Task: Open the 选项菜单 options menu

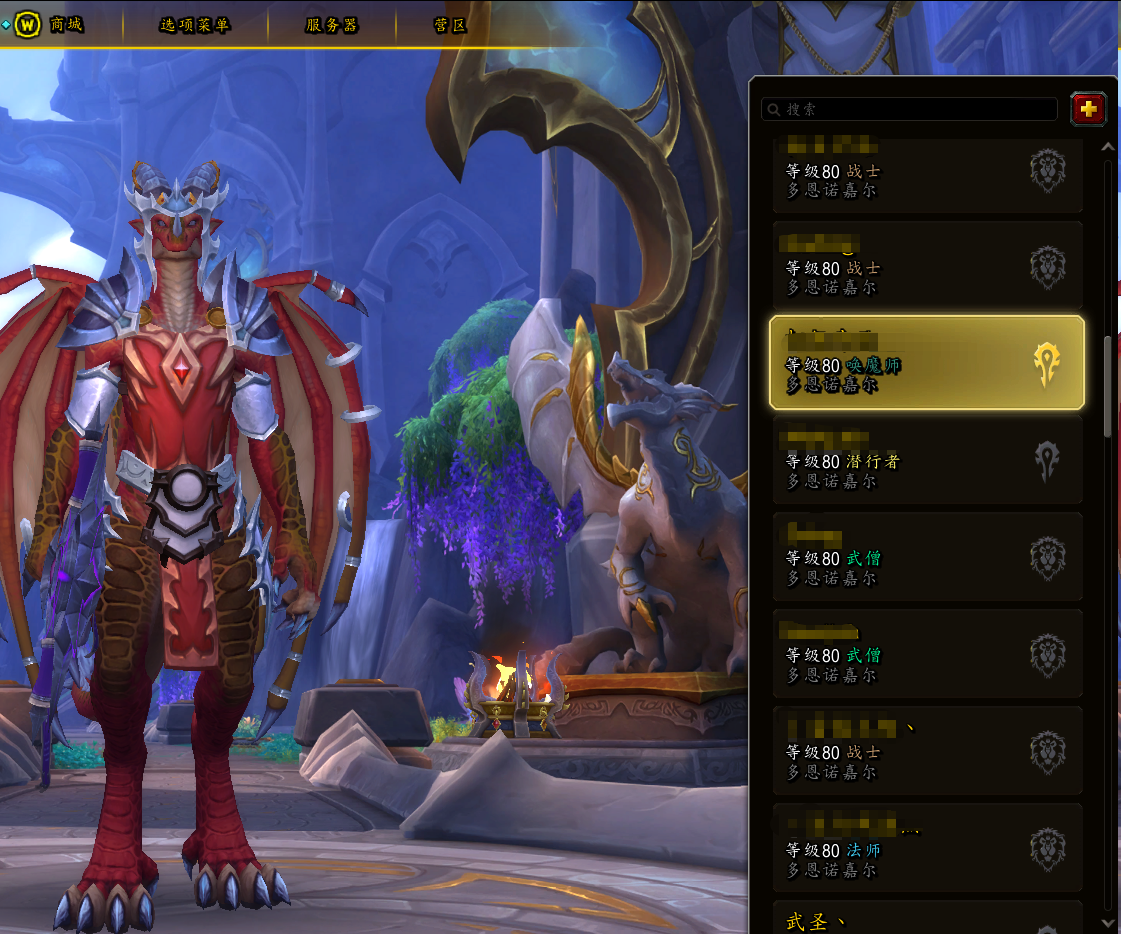Action: click(x=194, y=25)
